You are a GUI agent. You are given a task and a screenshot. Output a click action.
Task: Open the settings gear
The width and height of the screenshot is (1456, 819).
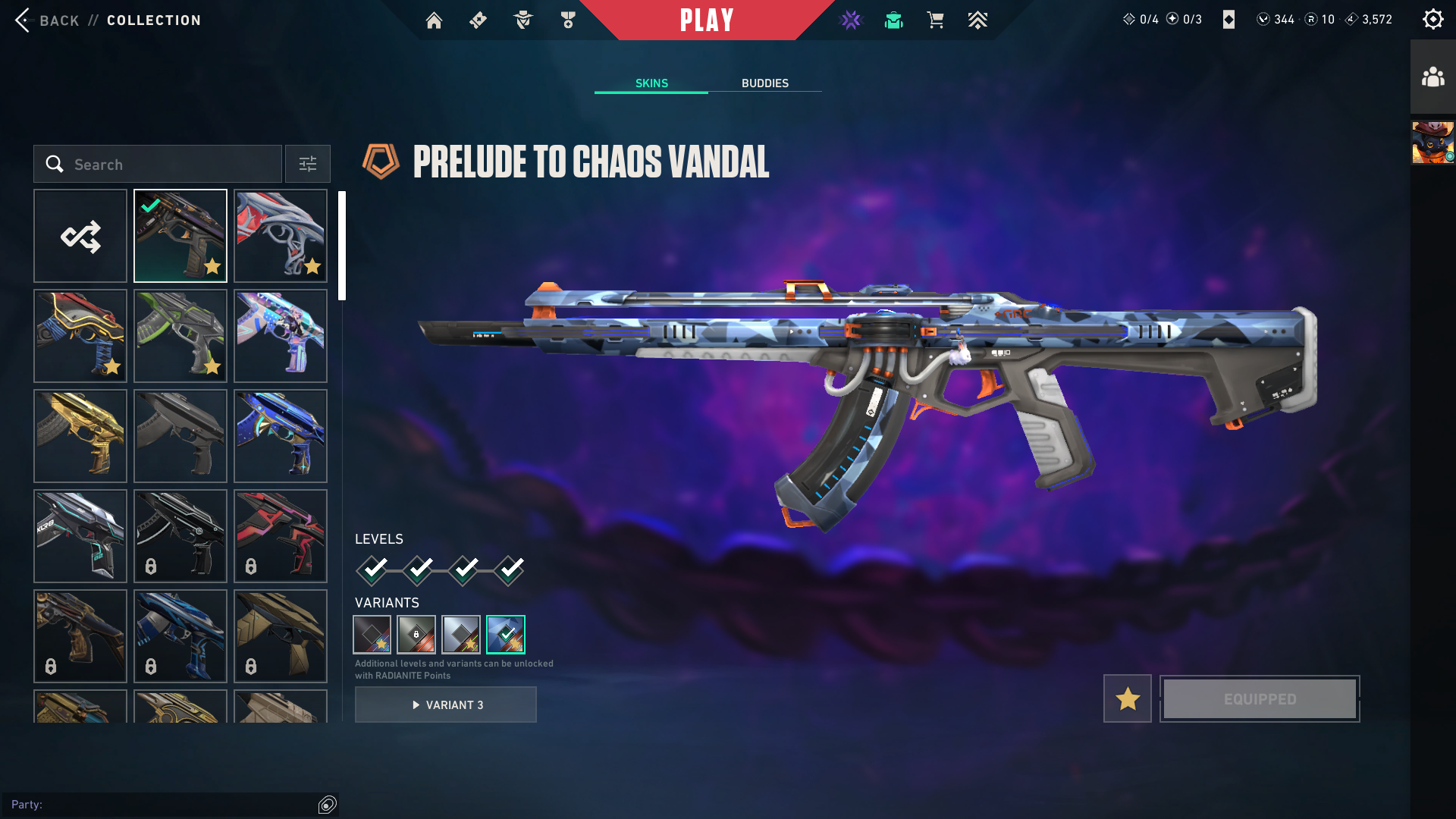coord(1432,19)
